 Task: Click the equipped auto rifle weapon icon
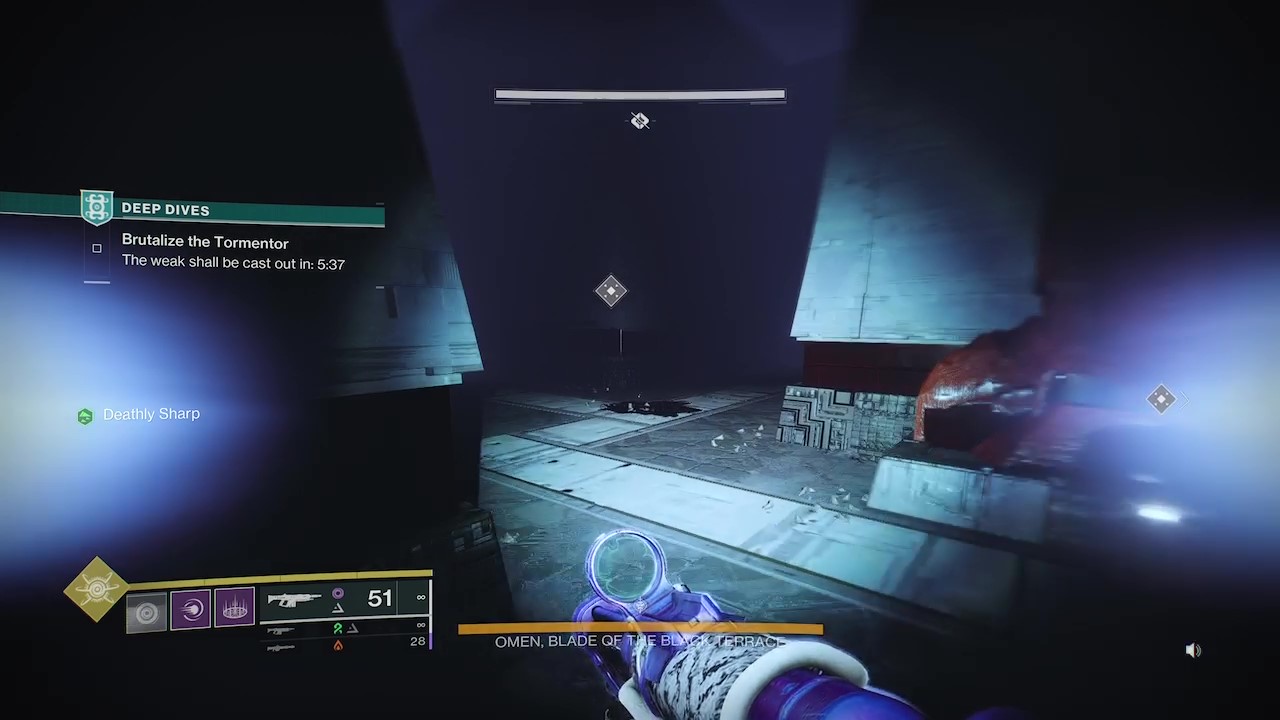[x=293, y=597]
